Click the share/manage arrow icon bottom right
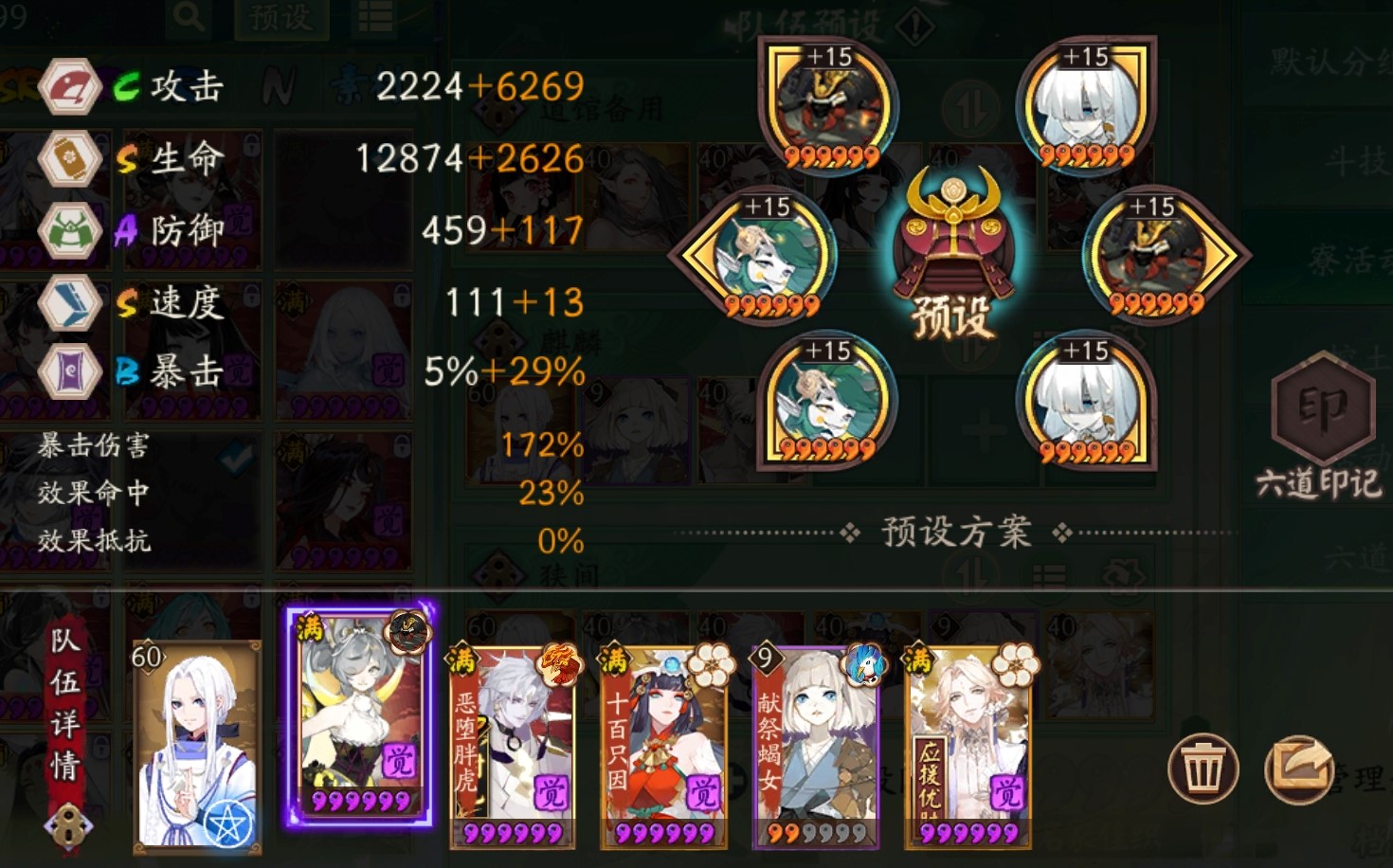The height and width of the screenshot is (868, 1393). tap(1301, 770)
